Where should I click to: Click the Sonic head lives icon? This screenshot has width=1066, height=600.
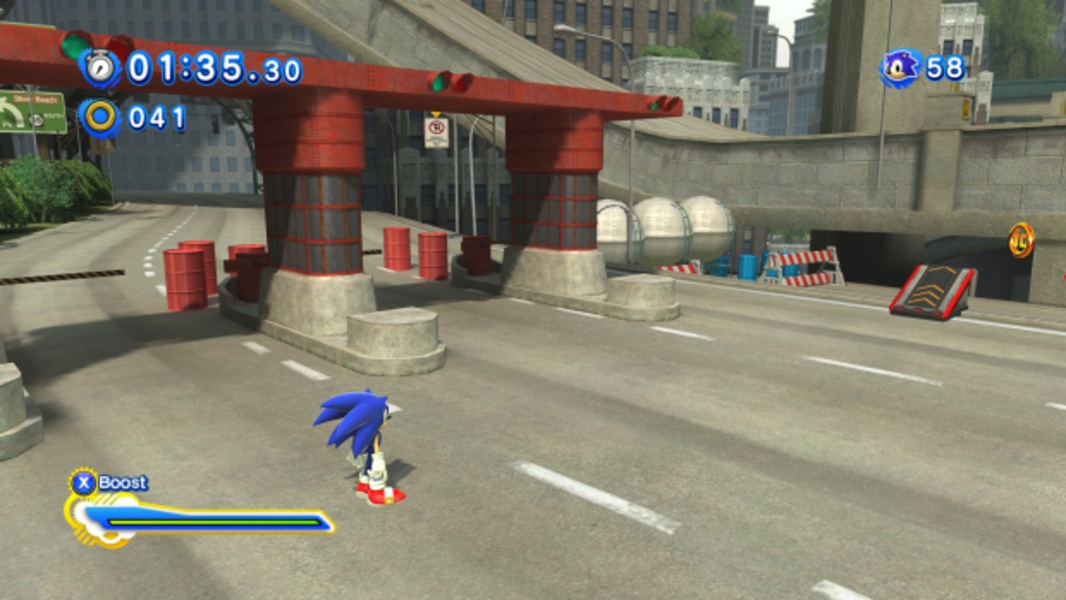(899, 68)
